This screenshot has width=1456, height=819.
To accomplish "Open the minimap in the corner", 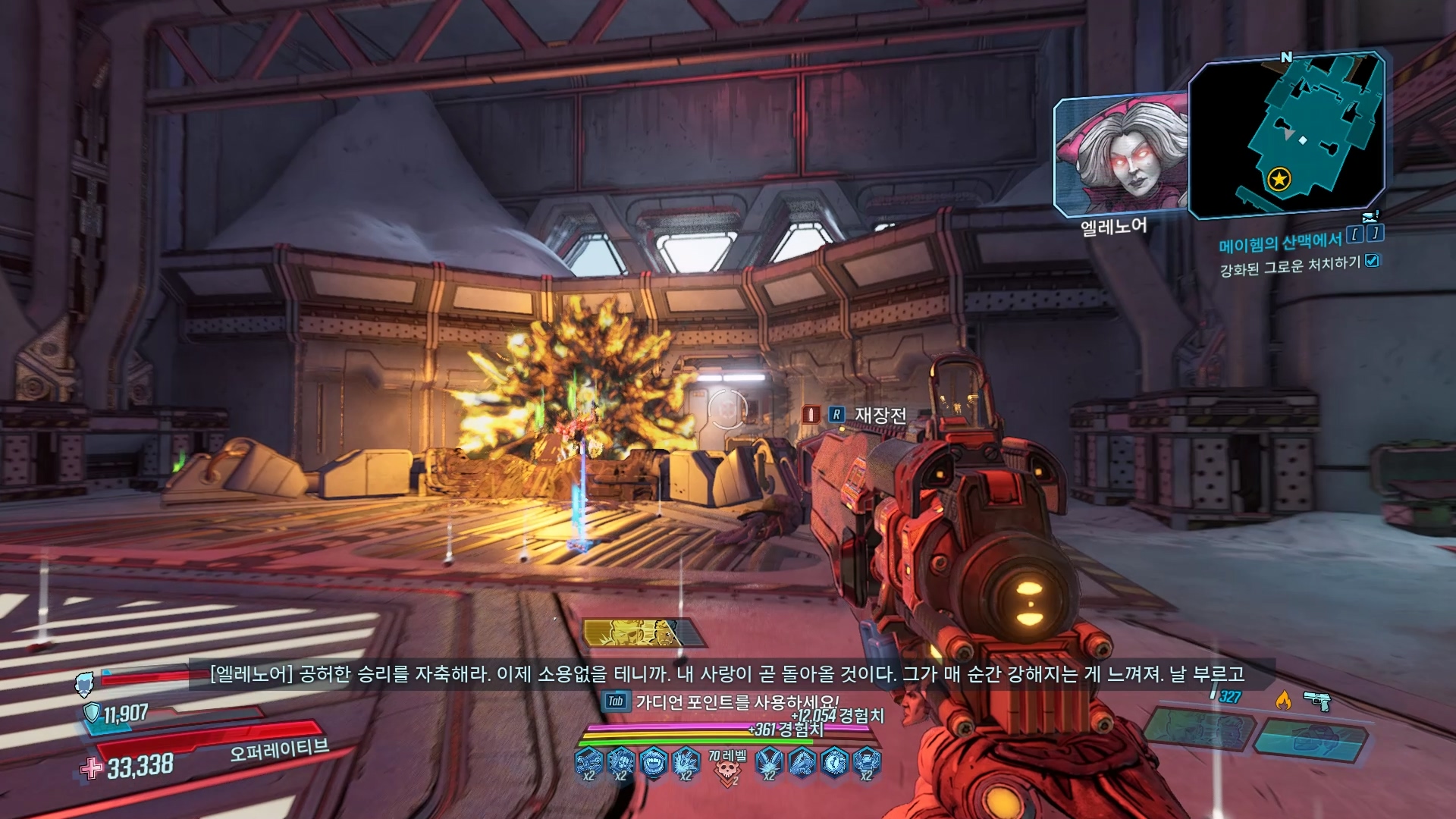I will 1286,135.
